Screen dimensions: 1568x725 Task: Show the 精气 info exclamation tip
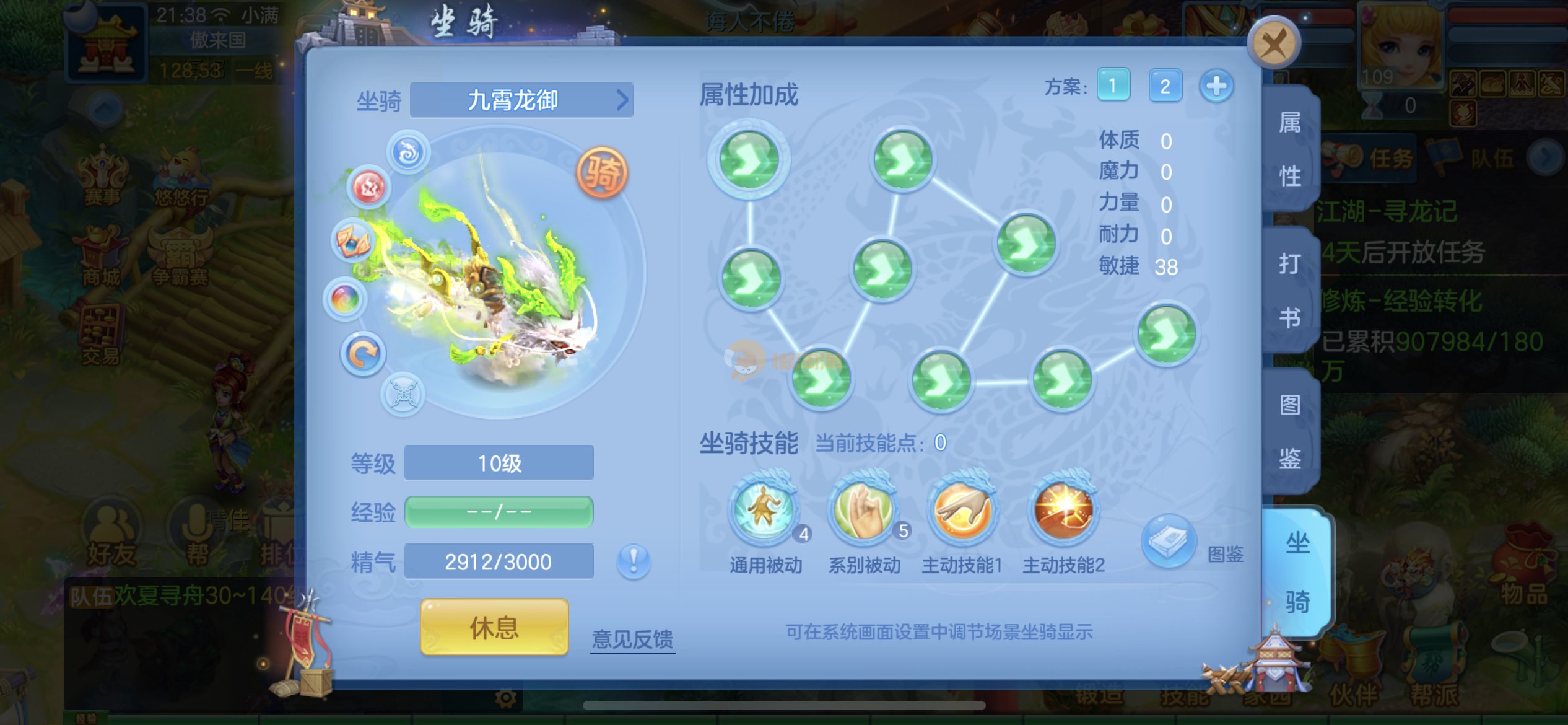coord(633,561)
